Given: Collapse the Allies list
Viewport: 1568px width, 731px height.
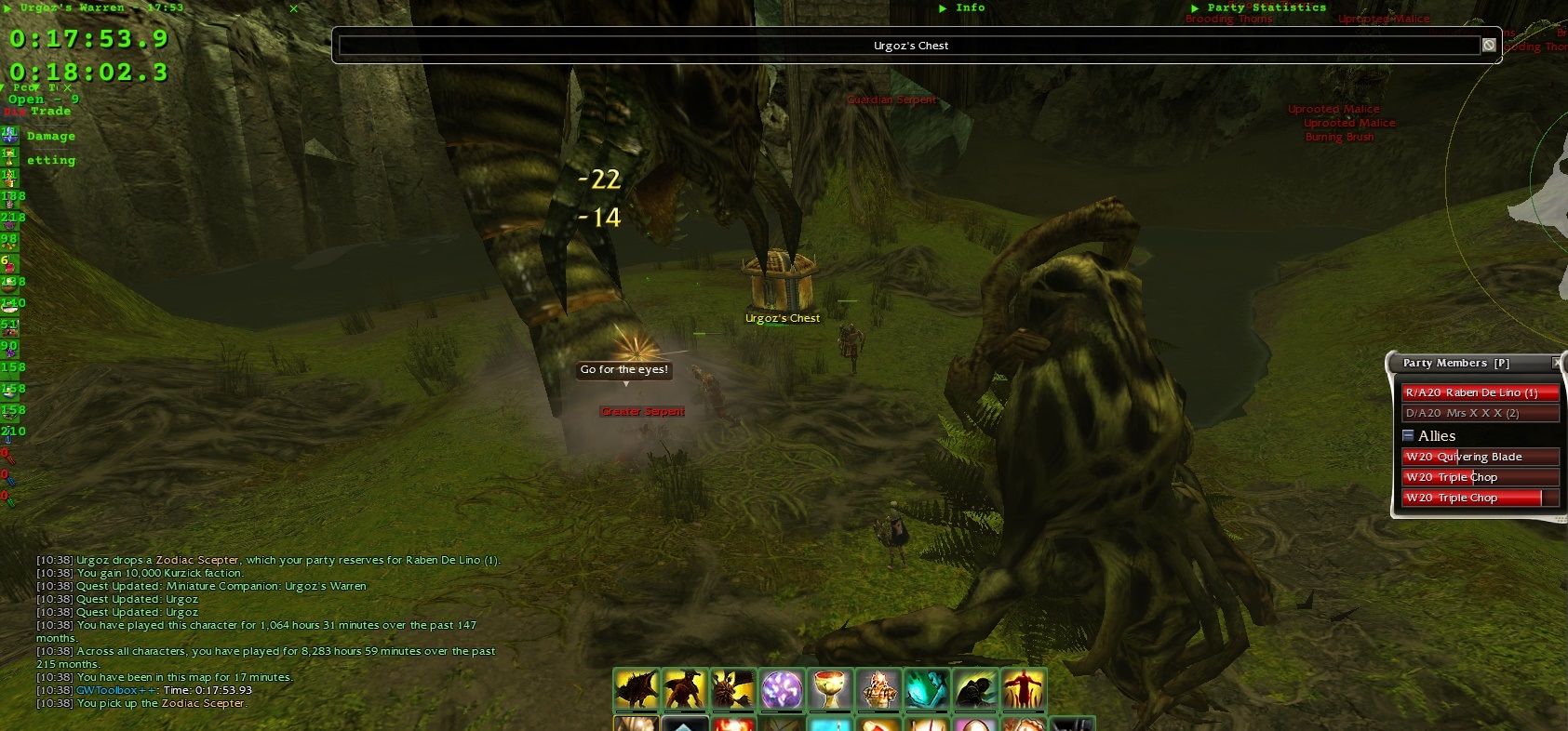Looking at the screenshot, I should point(1408,435).
